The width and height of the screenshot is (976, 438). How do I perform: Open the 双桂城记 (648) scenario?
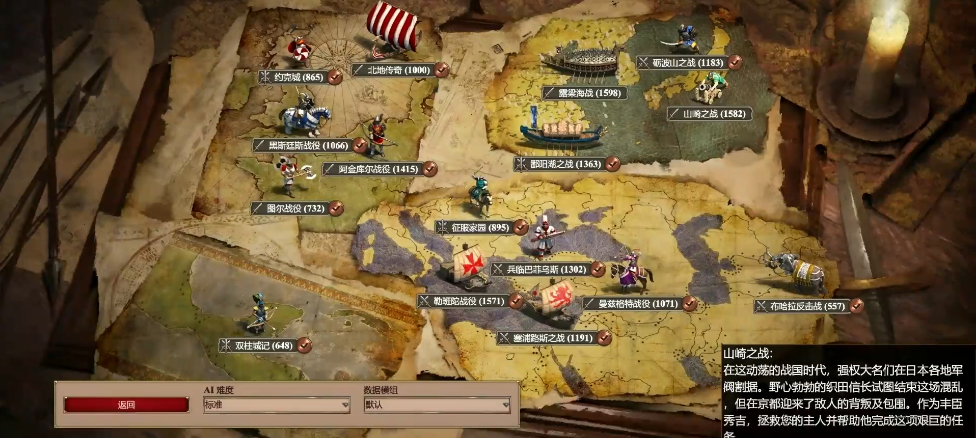coord(263,345)
